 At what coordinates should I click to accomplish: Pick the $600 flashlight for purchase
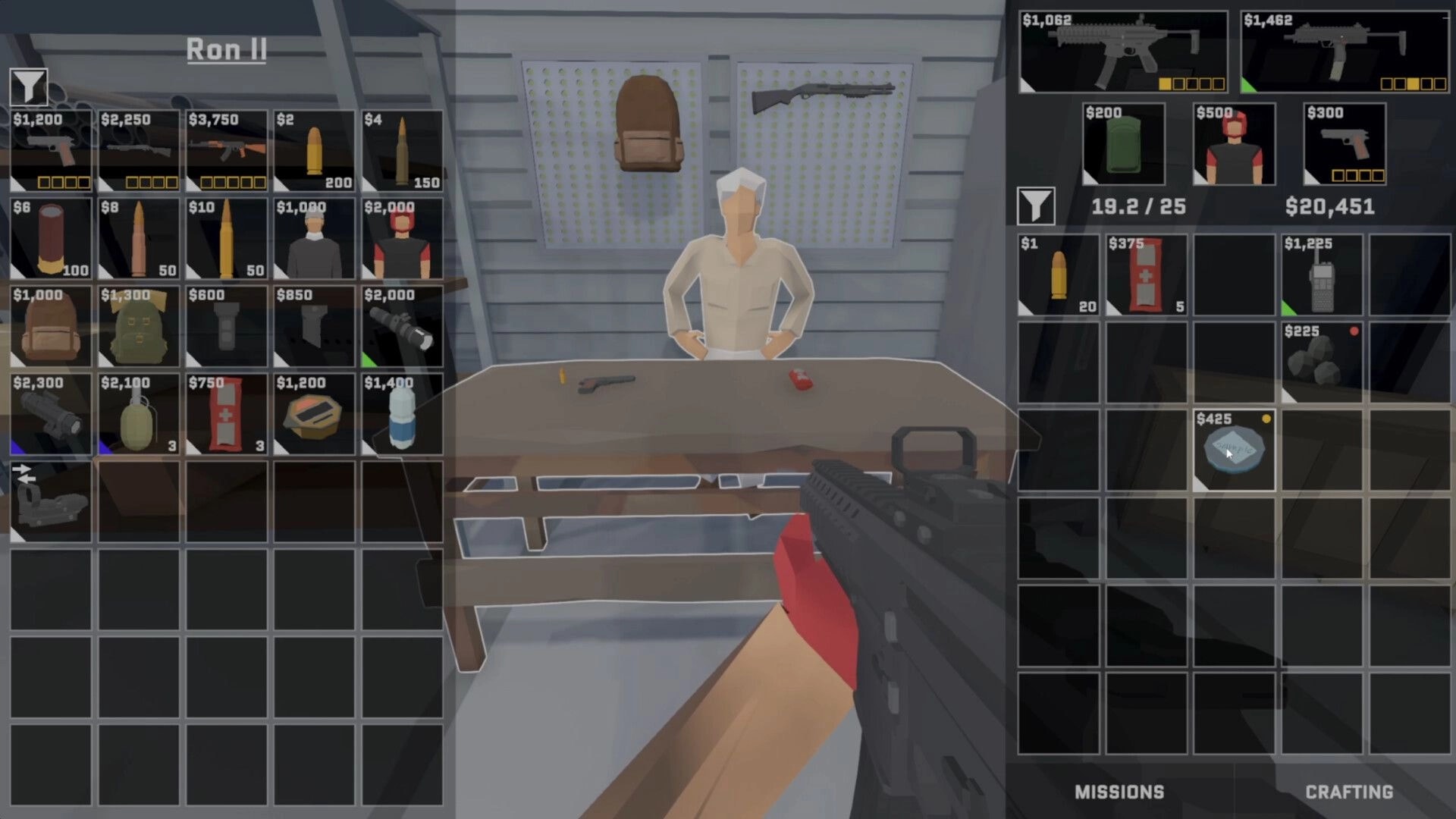[x=225, y=326]
